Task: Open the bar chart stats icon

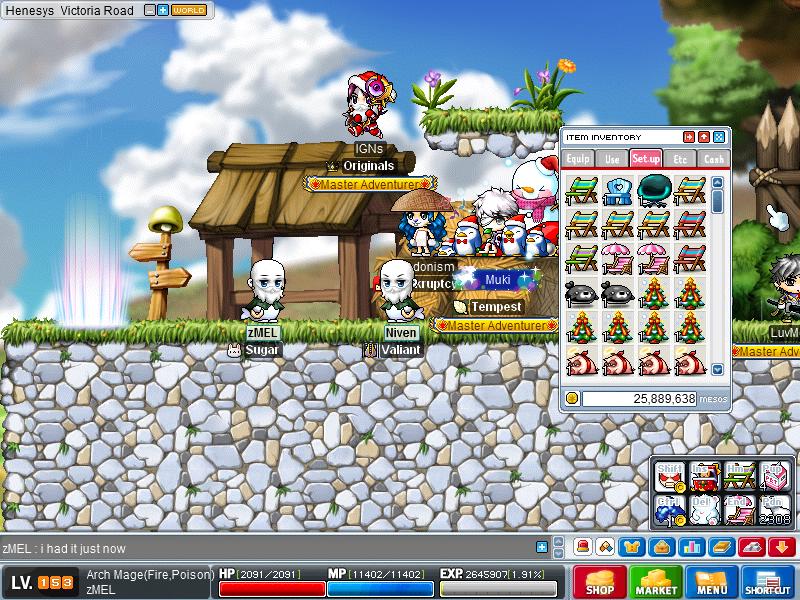Action: (690, 547)
